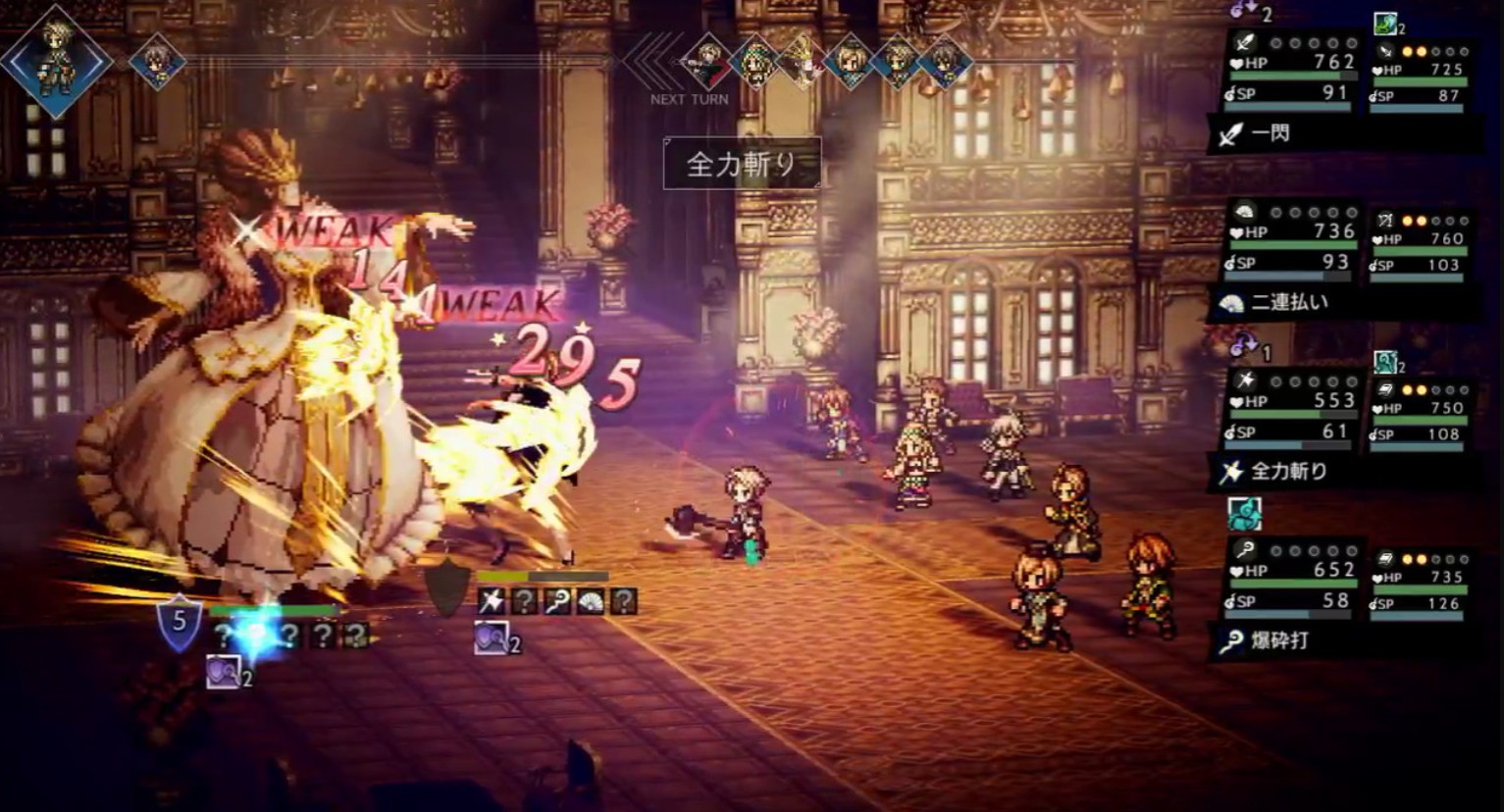Tap the broken dark shield icon
The height and width of the screenshot is (812, 1504).
pos(446,588)
